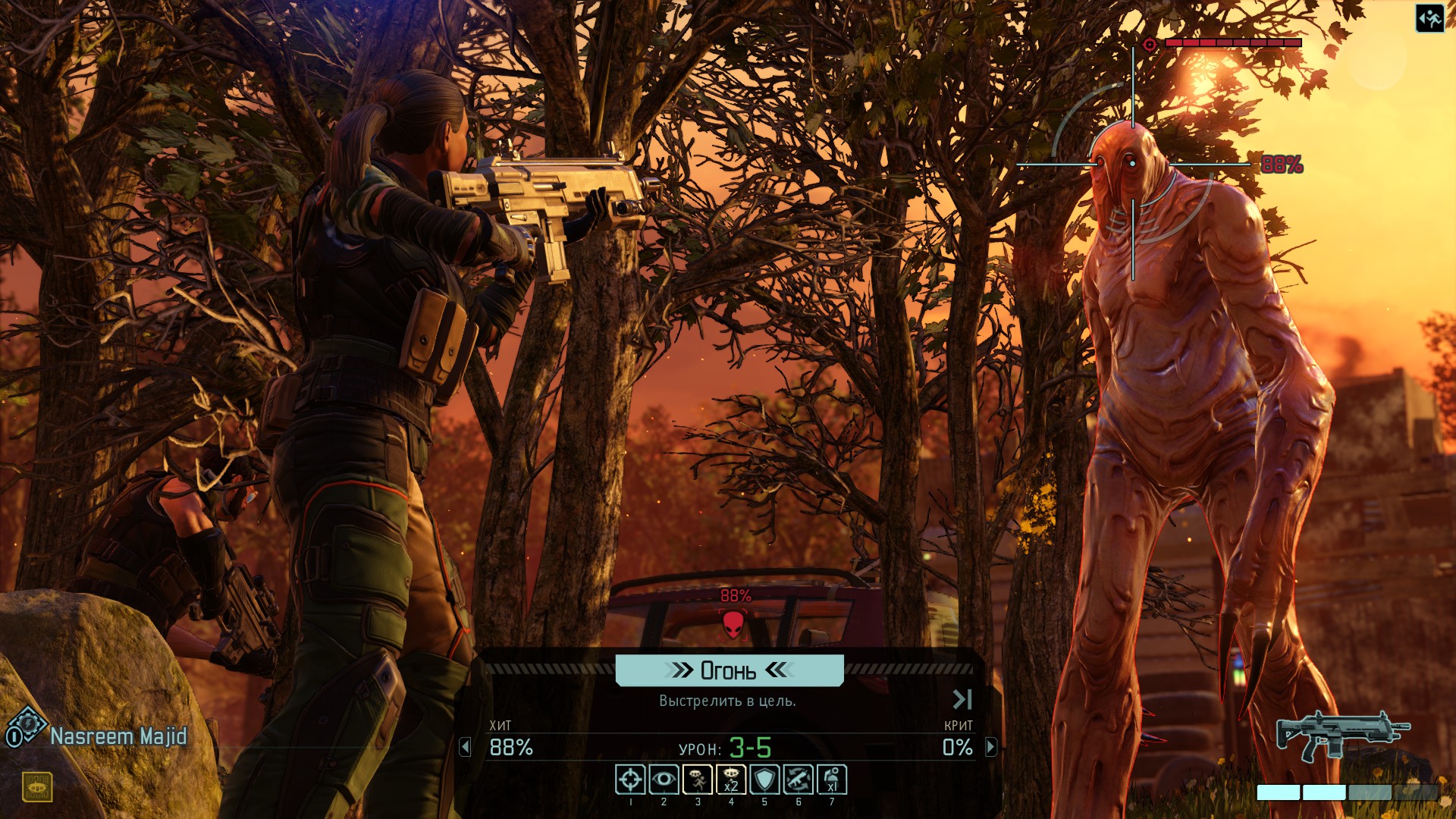This screenshot has width=1456, height=819.
Task: Confirm the Огонь fire action
Action: pyautogui.click(x=729, y=670)
